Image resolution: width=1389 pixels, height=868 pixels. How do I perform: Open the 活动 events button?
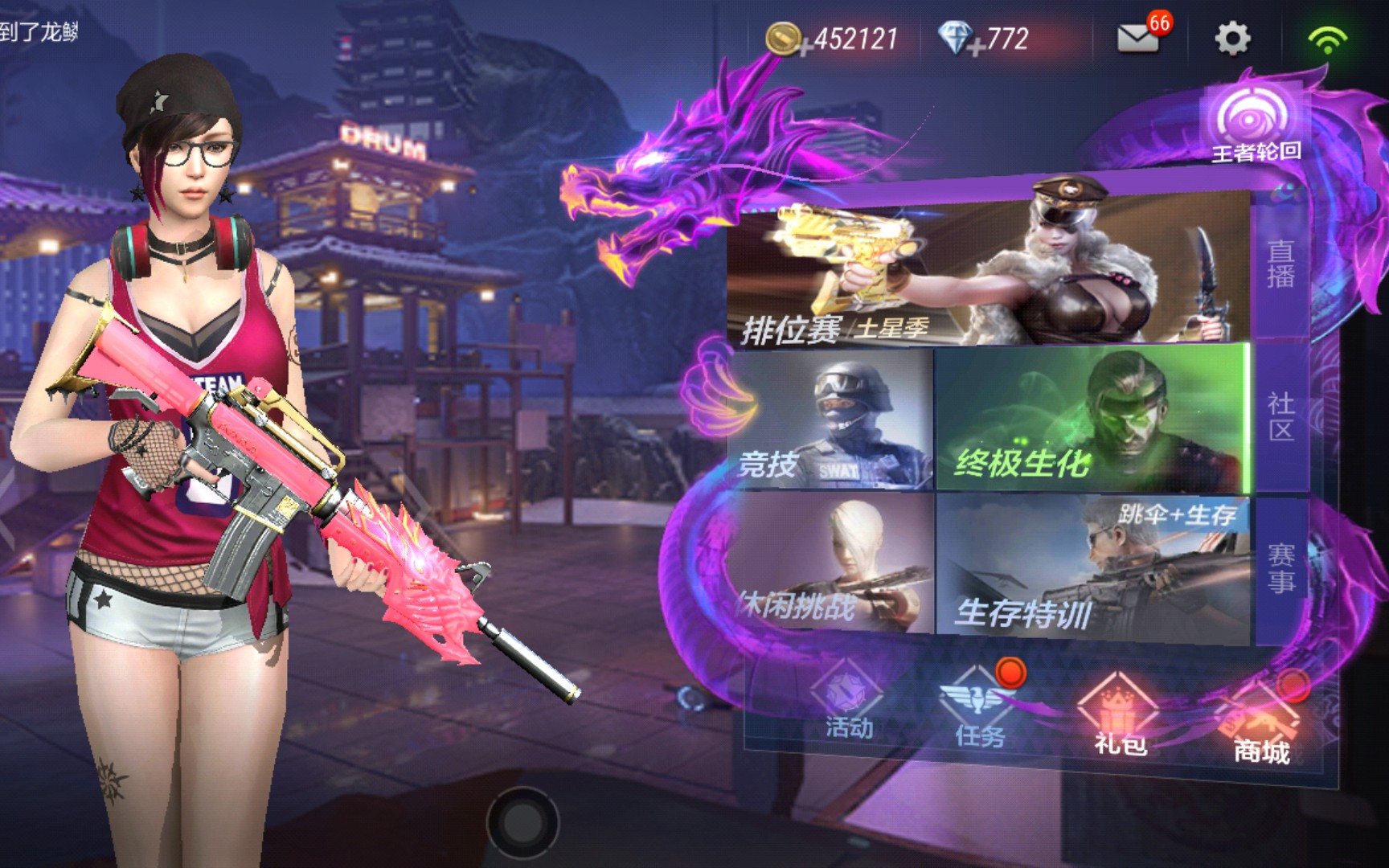[x=849, y=703]
